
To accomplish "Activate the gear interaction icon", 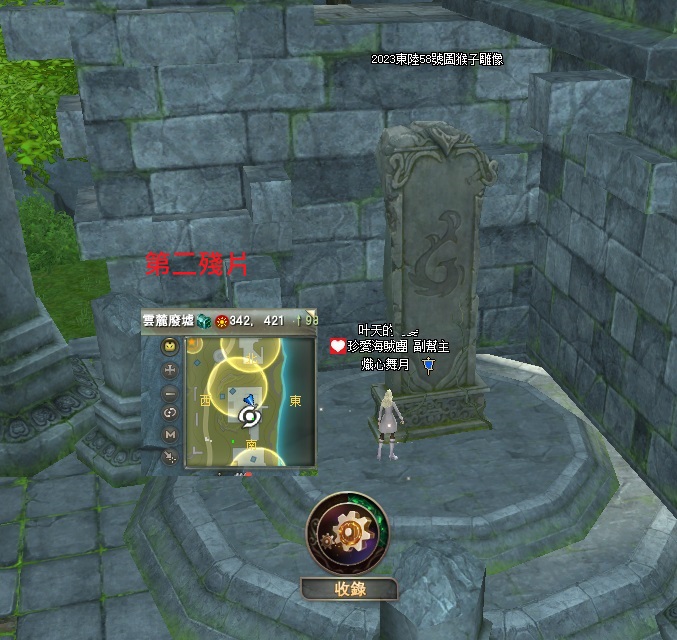I will click(348, 532).
